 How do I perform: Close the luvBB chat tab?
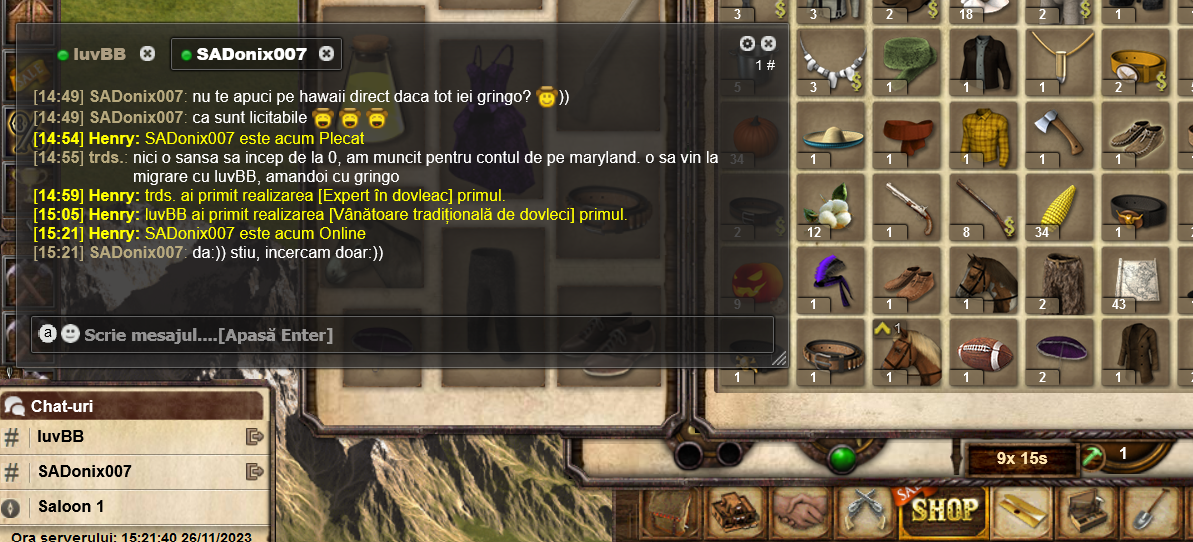pos(147,54)
